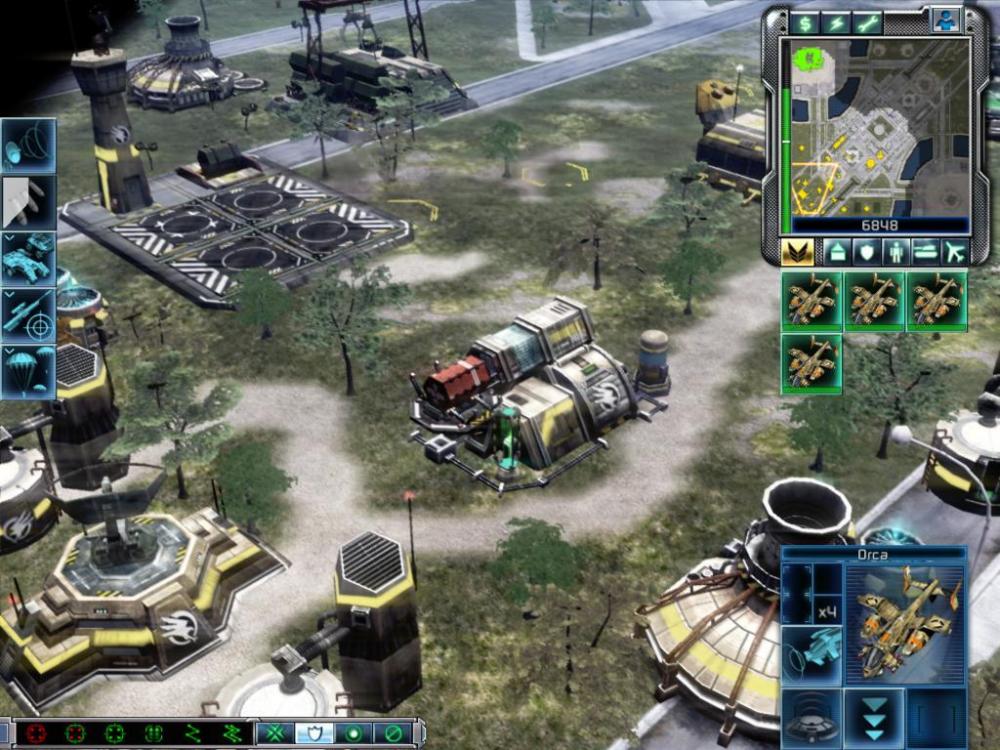Use the Orca's triple down-arrow command
The height and width of the screenshot is (750, 1000).
pyautogui.click(x=874, y=716)
